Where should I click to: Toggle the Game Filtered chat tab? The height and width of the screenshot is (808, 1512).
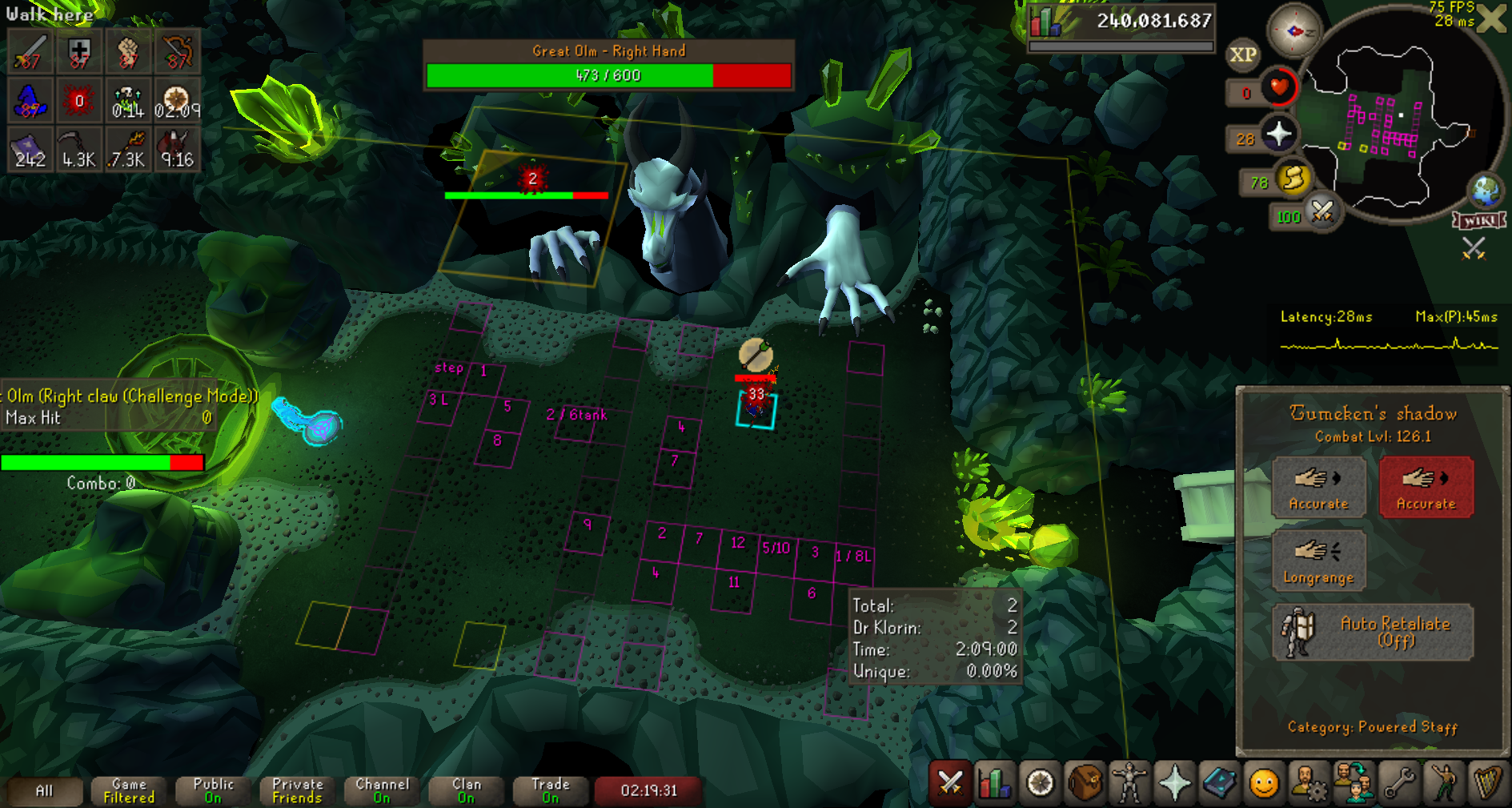coord(129,790)
